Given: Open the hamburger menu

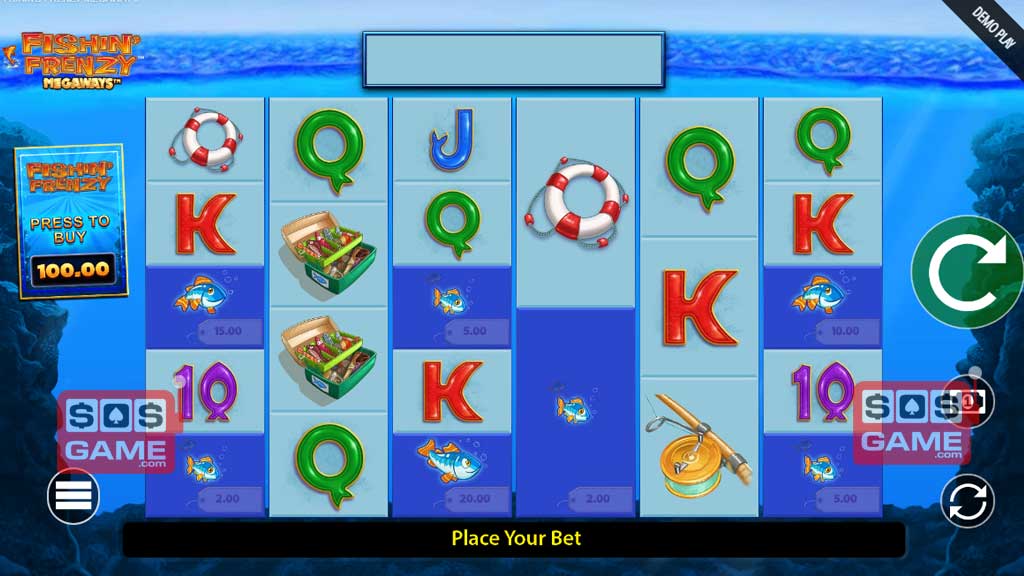Looking at the screenshot, I should point(73,496).
